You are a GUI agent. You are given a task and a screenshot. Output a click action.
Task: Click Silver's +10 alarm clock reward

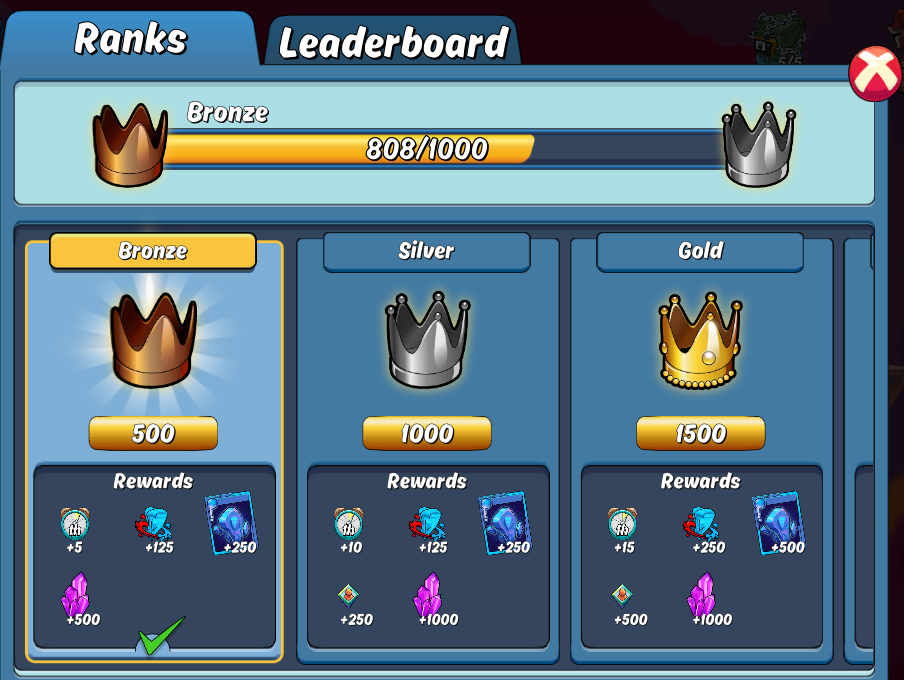point(348,527)
